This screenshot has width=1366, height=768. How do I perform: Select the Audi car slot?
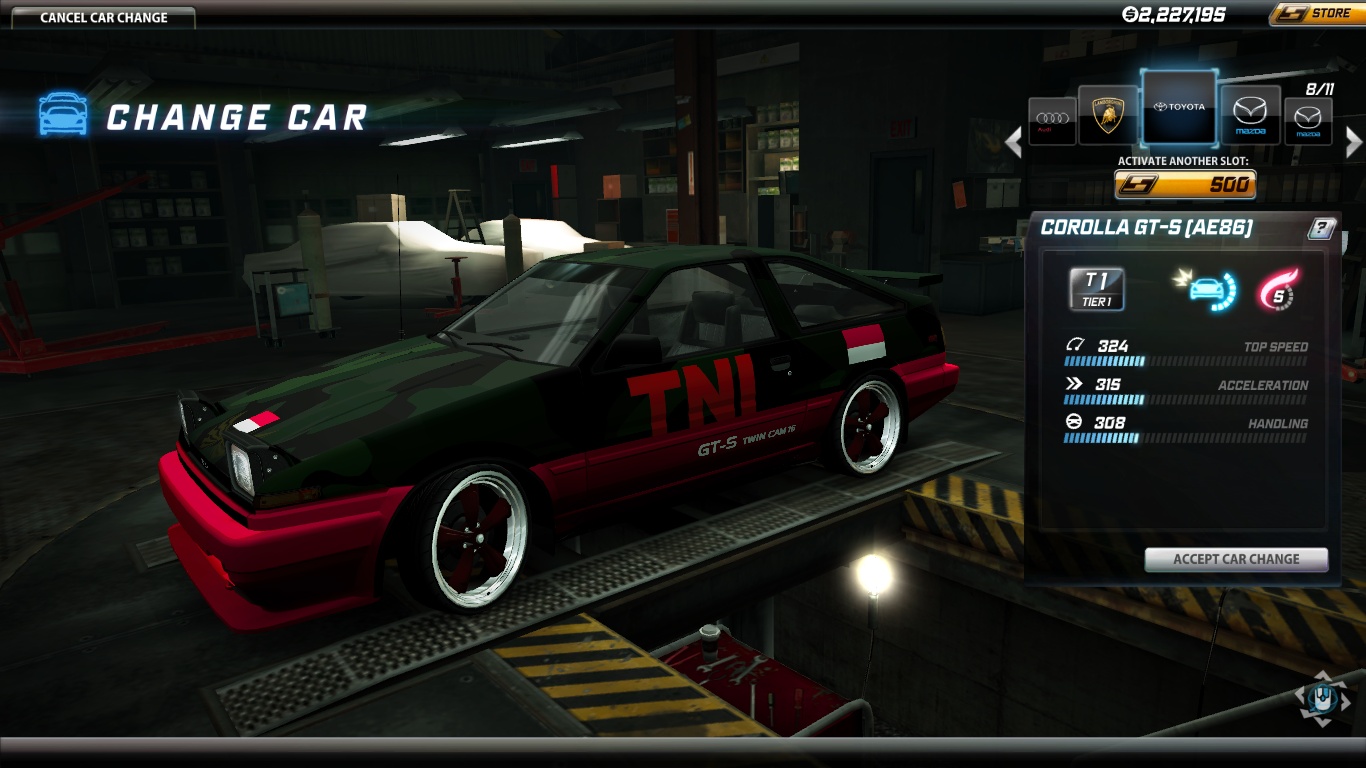coord(1052,120)
